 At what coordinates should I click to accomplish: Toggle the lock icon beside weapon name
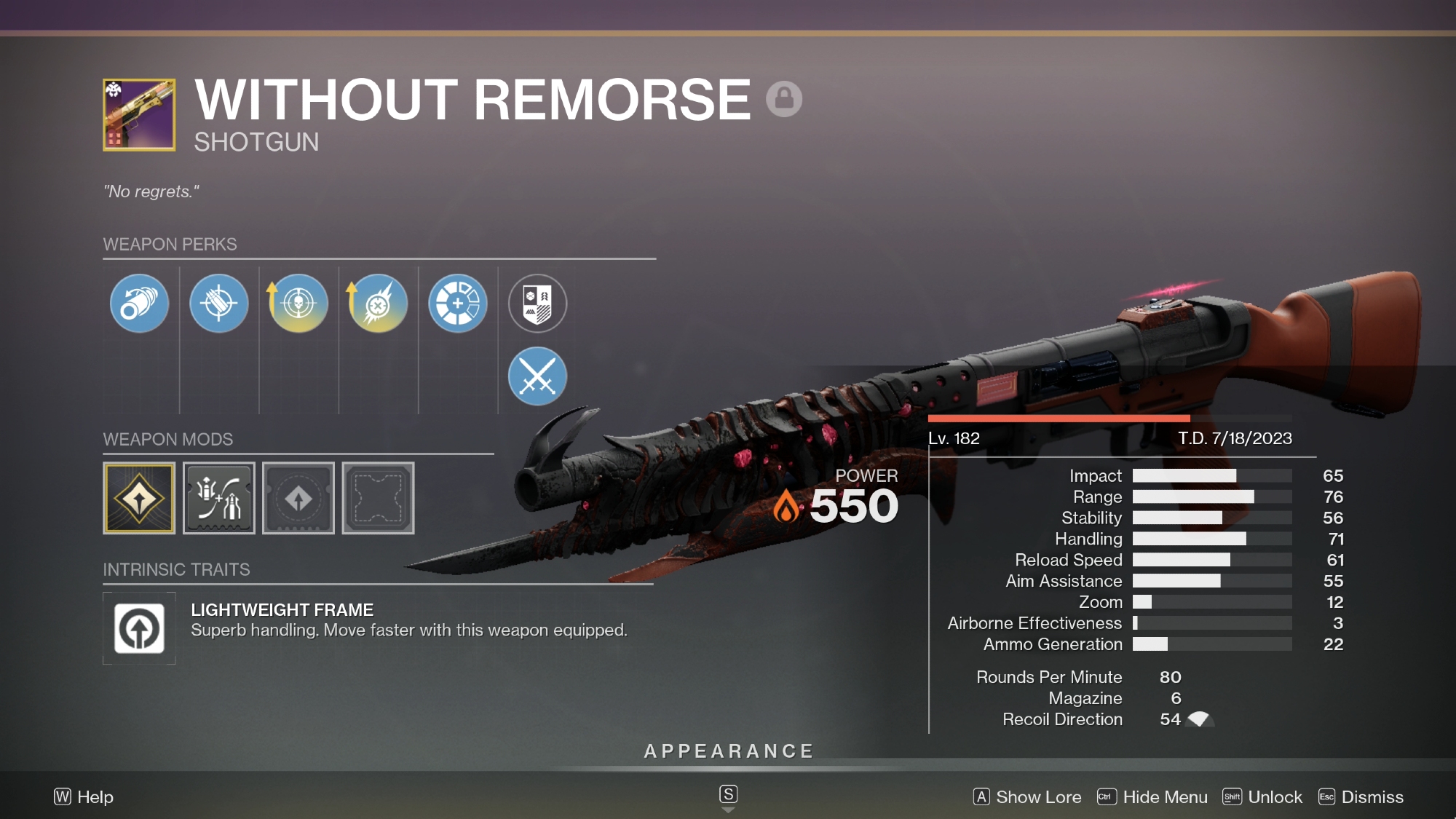pos(784,98)
